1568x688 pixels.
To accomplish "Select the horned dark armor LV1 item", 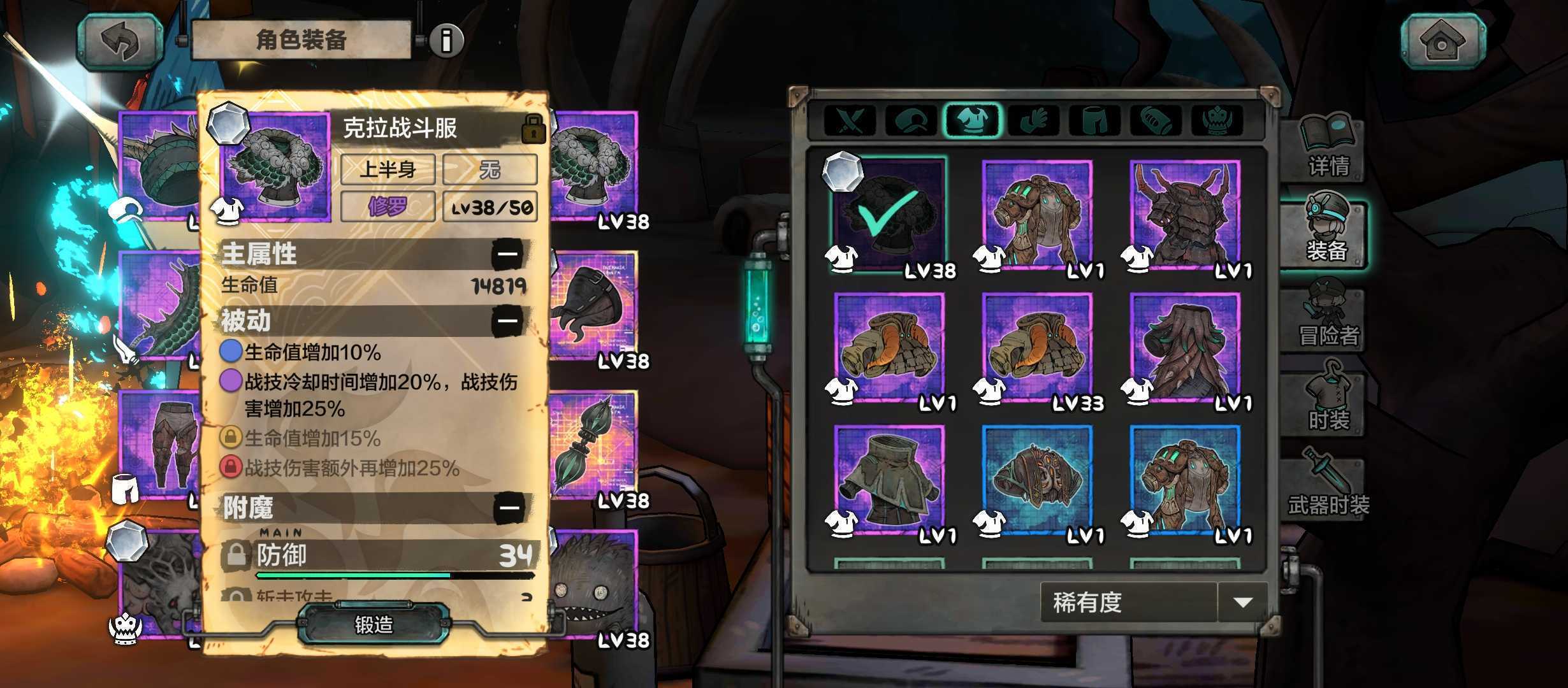I will [1185, 215].
